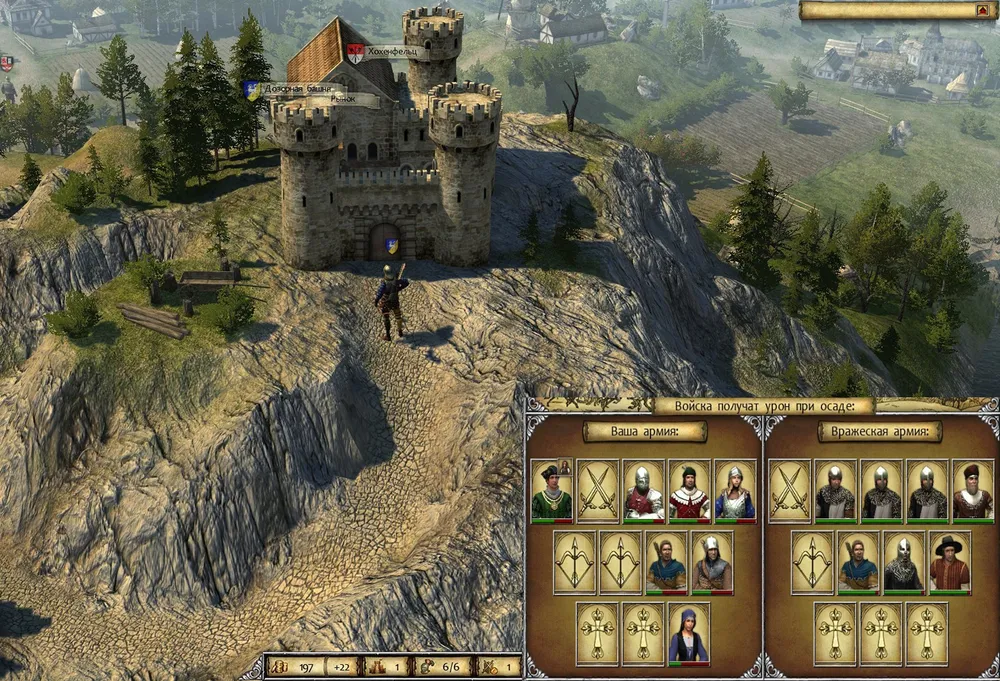Select your army leader in green robe
This screenshot has width=1000, height=681.
[x=550, y=491]
